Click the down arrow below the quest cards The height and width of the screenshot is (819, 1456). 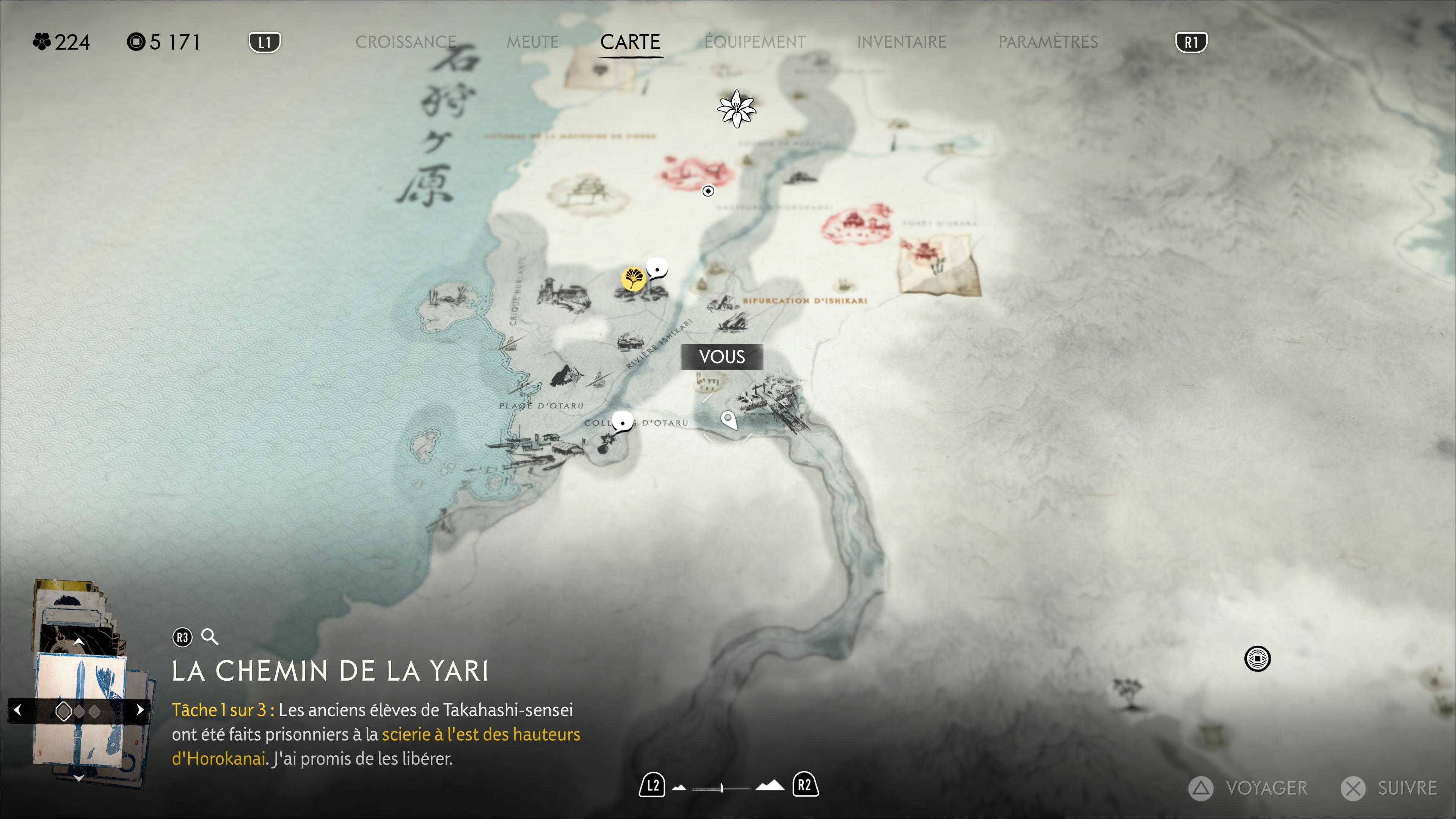[x=78, y=778]
